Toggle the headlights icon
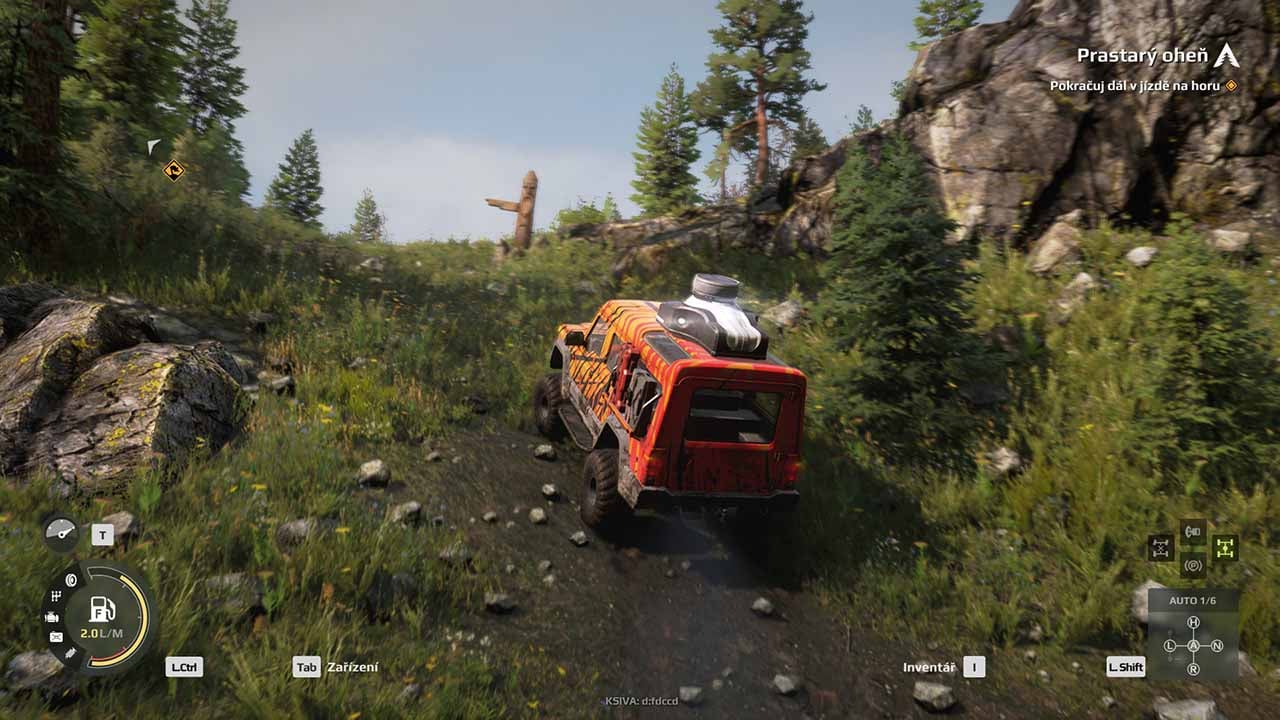Screen dimensions: 1280x720 point(1193,531)
